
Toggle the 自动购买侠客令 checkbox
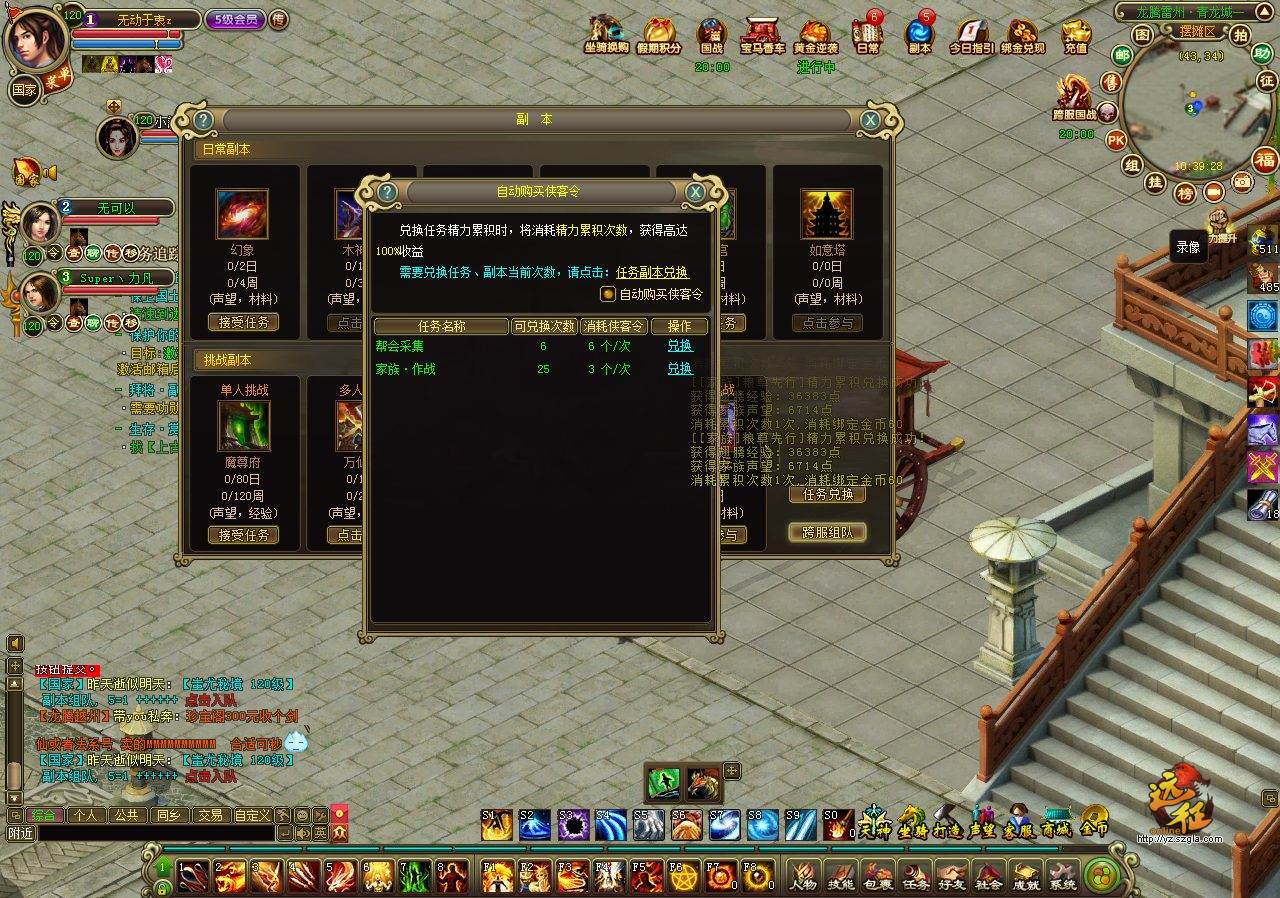(x=607, y=294)
